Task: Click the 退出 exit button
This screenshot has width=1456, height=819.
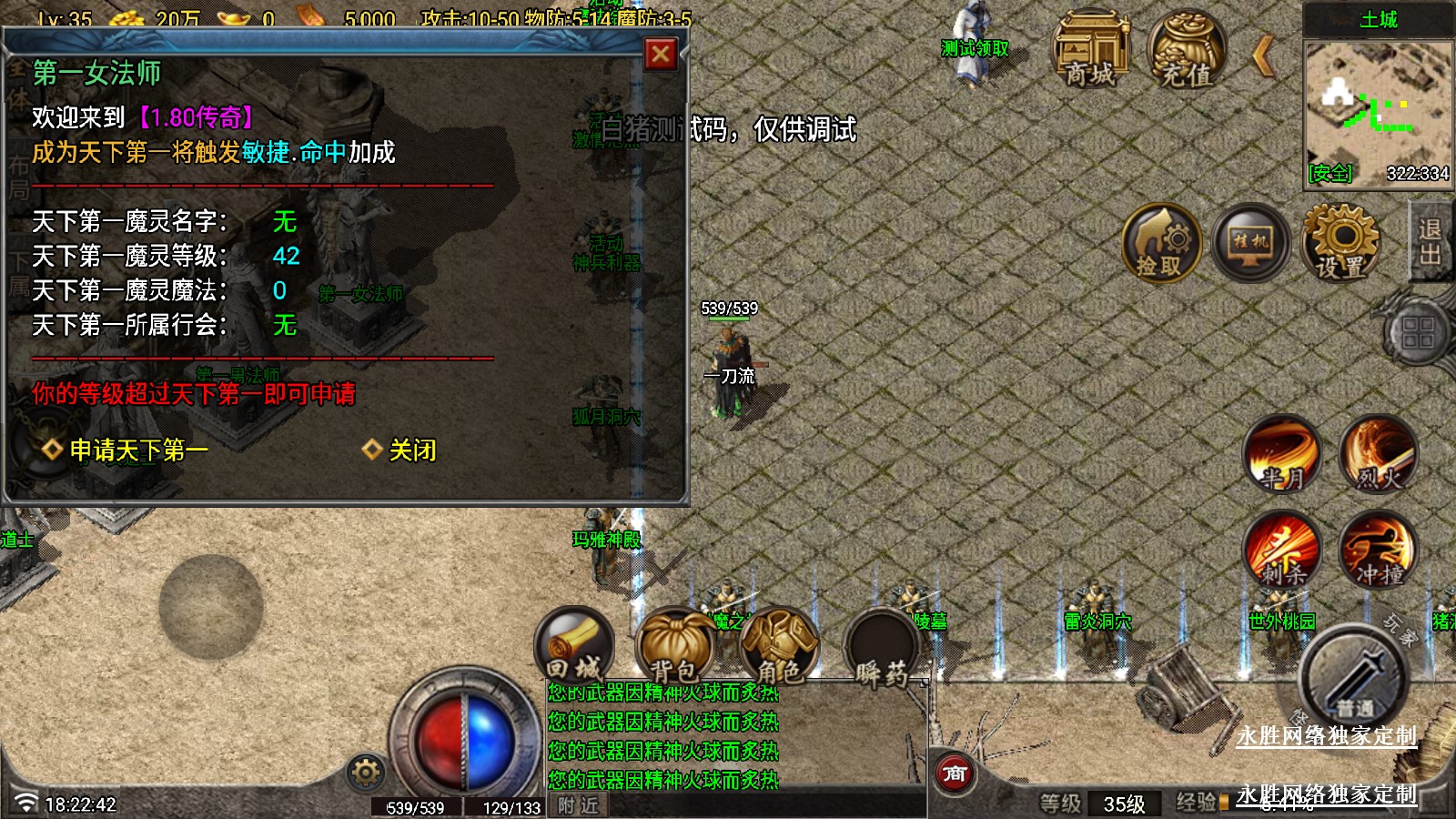Action: point(1430,241)
